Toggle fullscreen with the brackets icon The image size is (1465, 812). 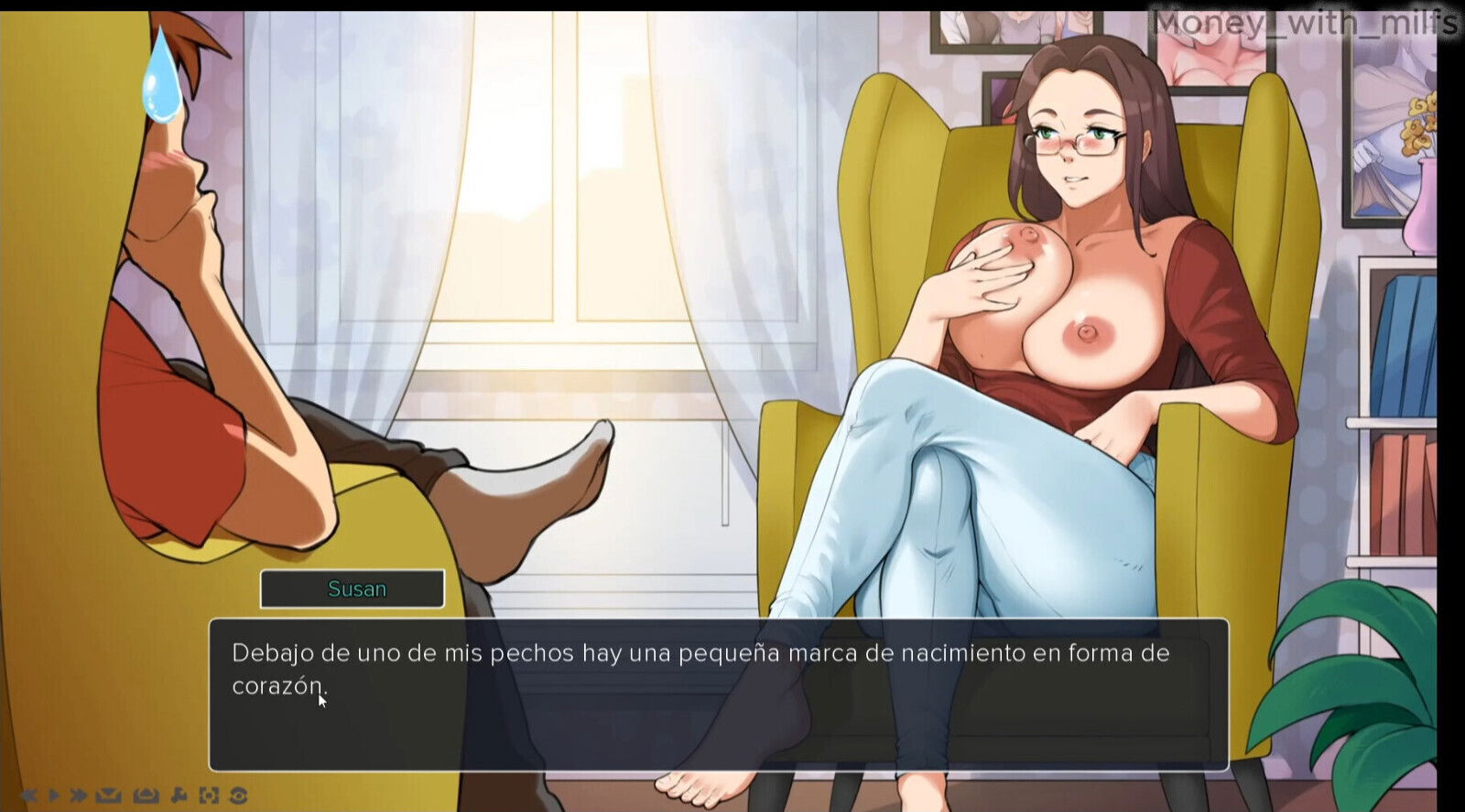coord(209,795)
